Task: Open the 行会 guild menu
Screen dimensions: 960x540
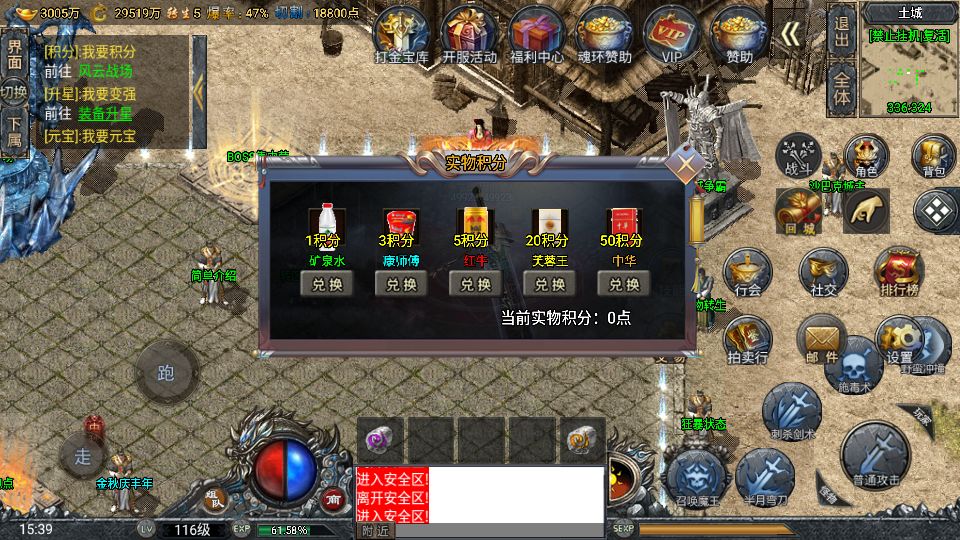Action: click(x=747, y=274)
